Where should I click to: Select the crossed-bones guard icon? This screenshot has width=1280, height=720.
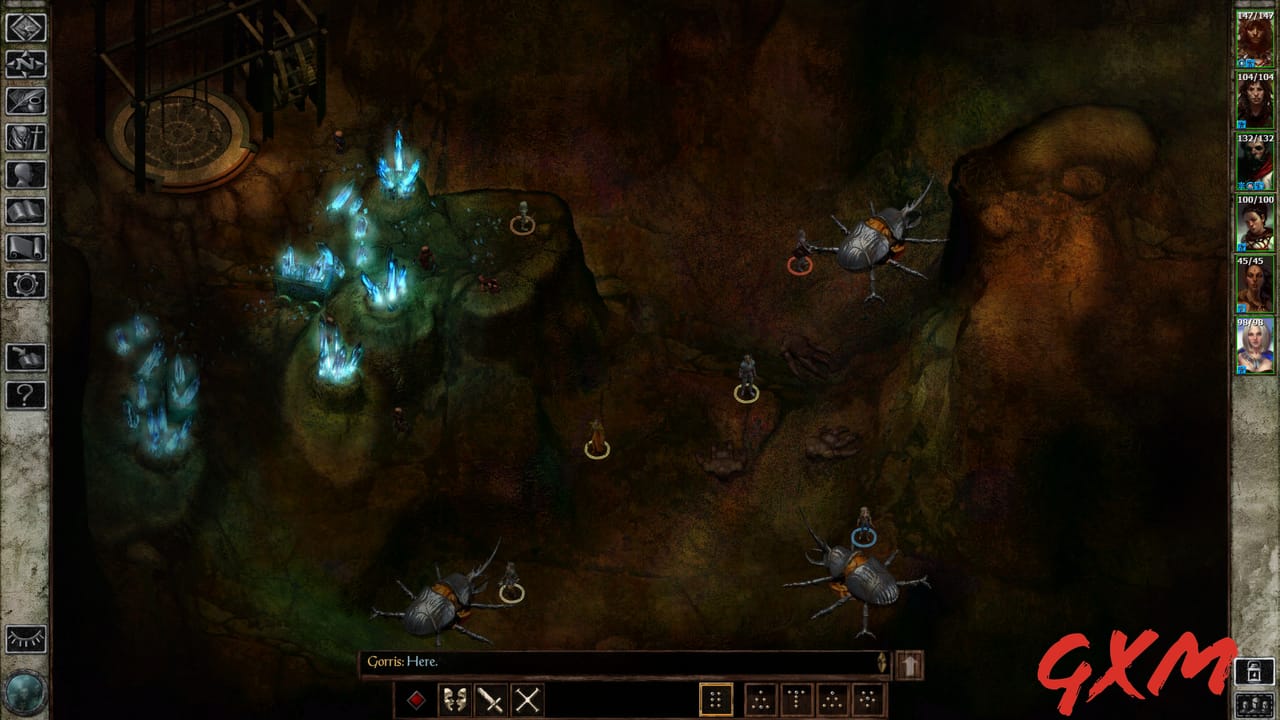pos(526,700)
